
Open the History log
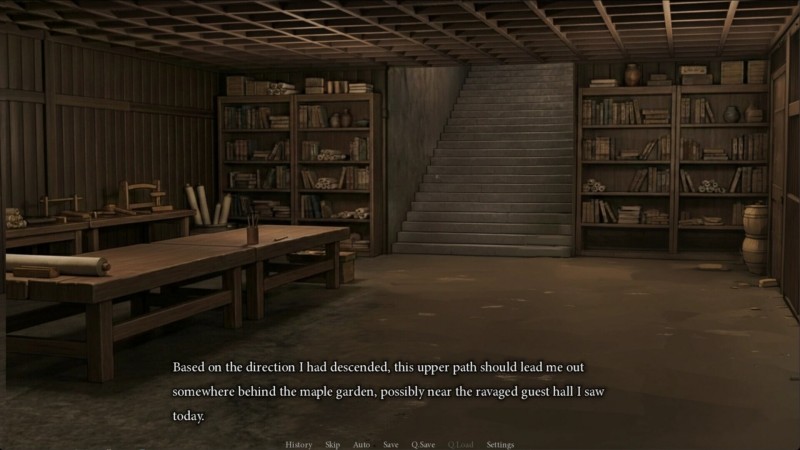[x=298, y=444]
